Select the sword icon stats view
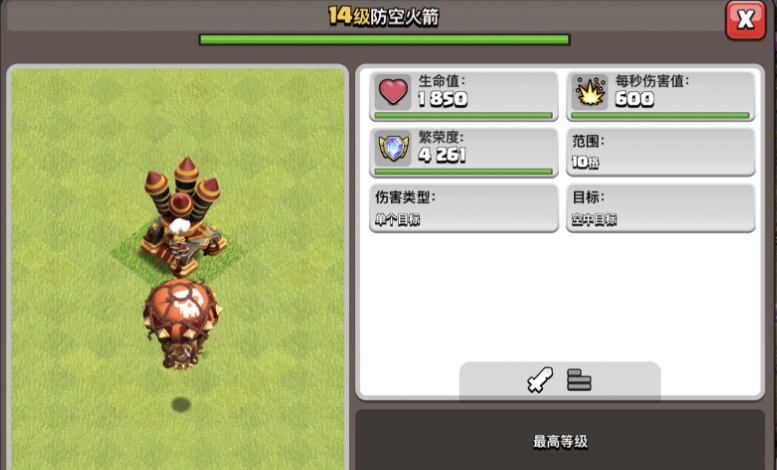This screenshot has height=470, width=777. pyautogui.click(x=539, y=381)
